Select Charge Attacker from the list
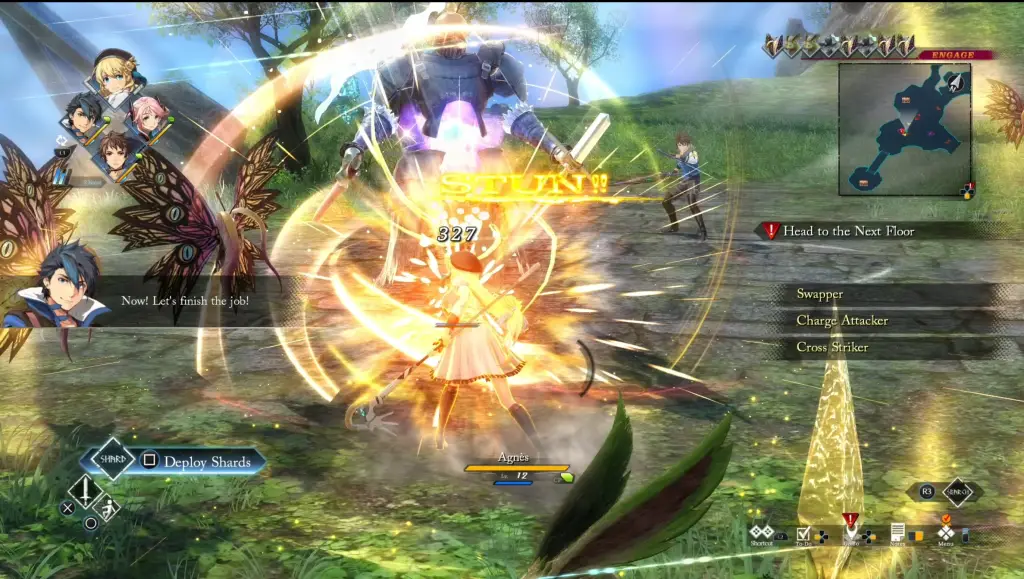The image size is (1024, 579). (841, 321)
